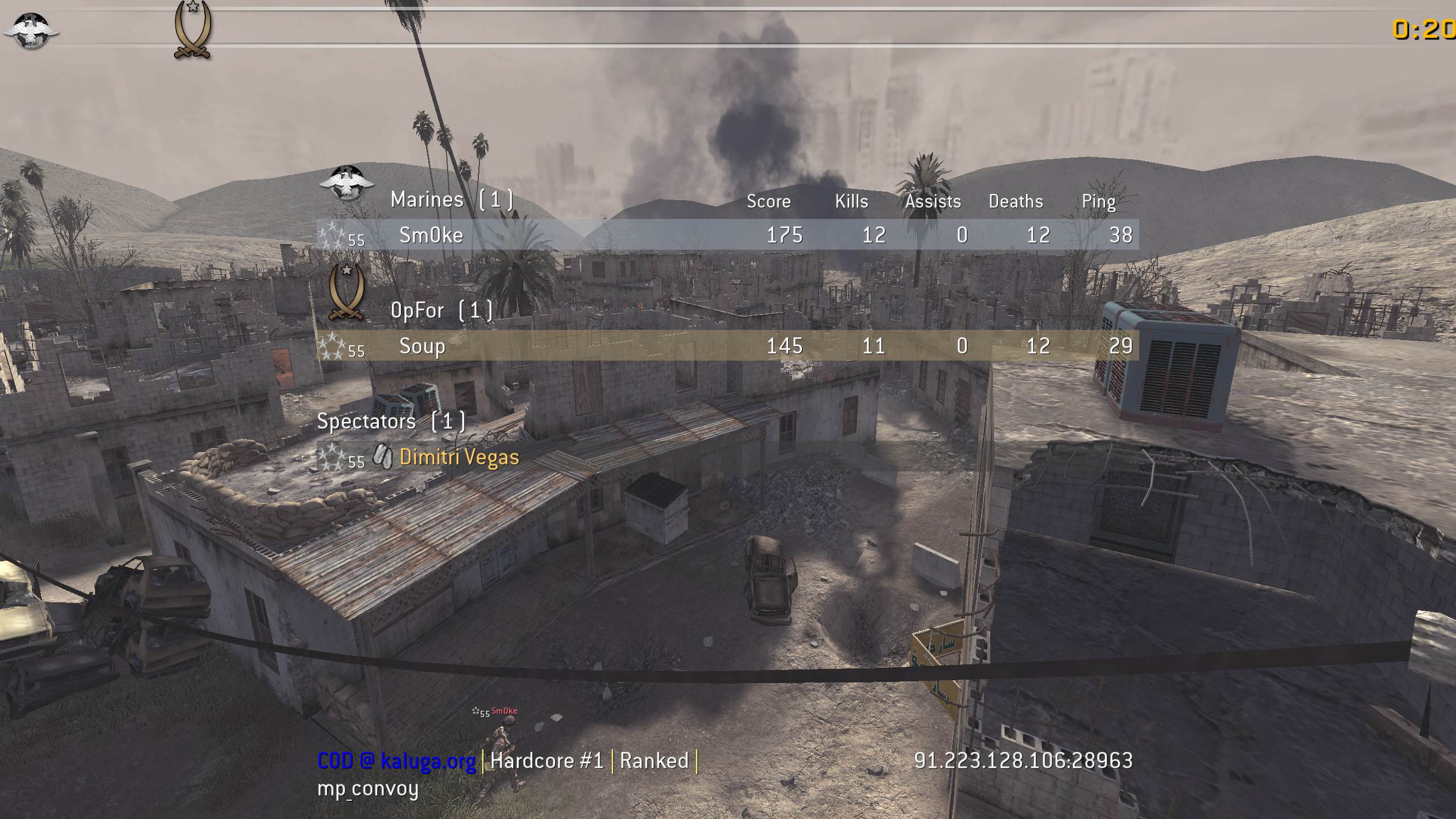The width and height of the screenshot is (1456, 819).
Task: Click Dimitri Vegas' dogtag spectator icon
Action: 383,456
